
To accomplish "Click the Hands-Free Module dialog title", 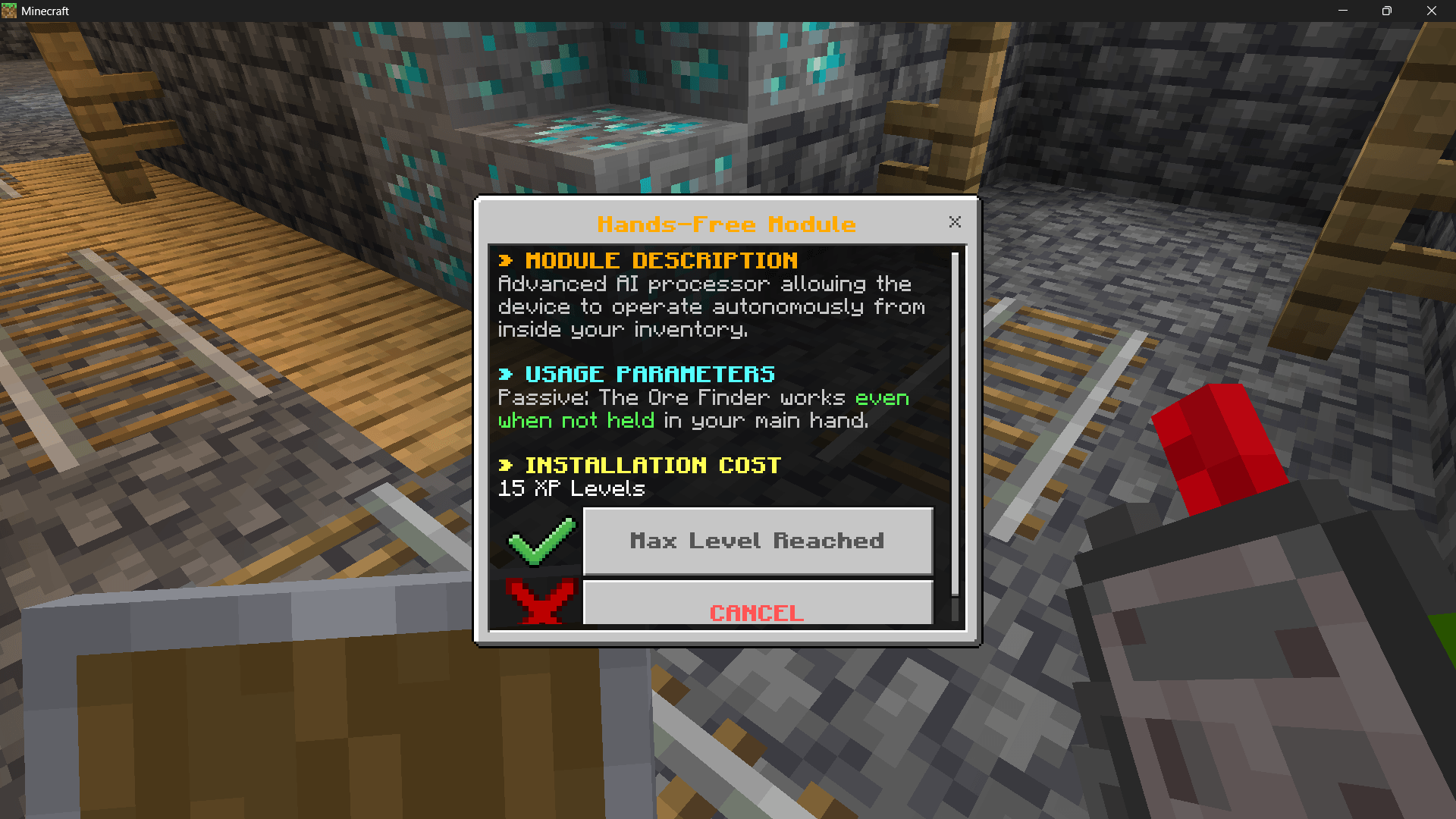I will (x=726, y=224).
